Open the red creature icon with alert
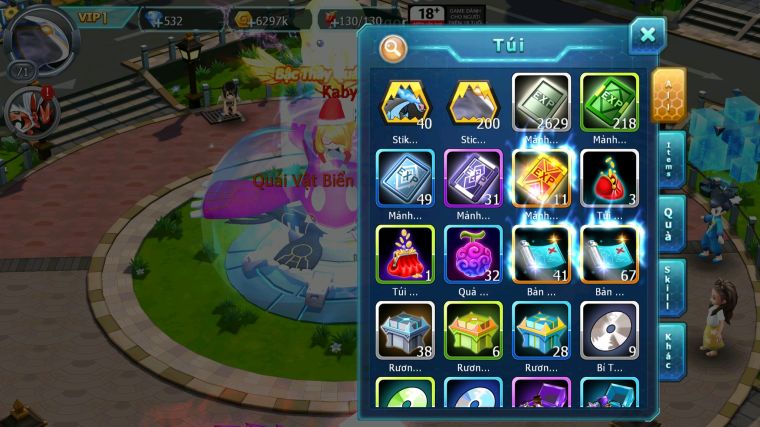 [x=26, y=111]
